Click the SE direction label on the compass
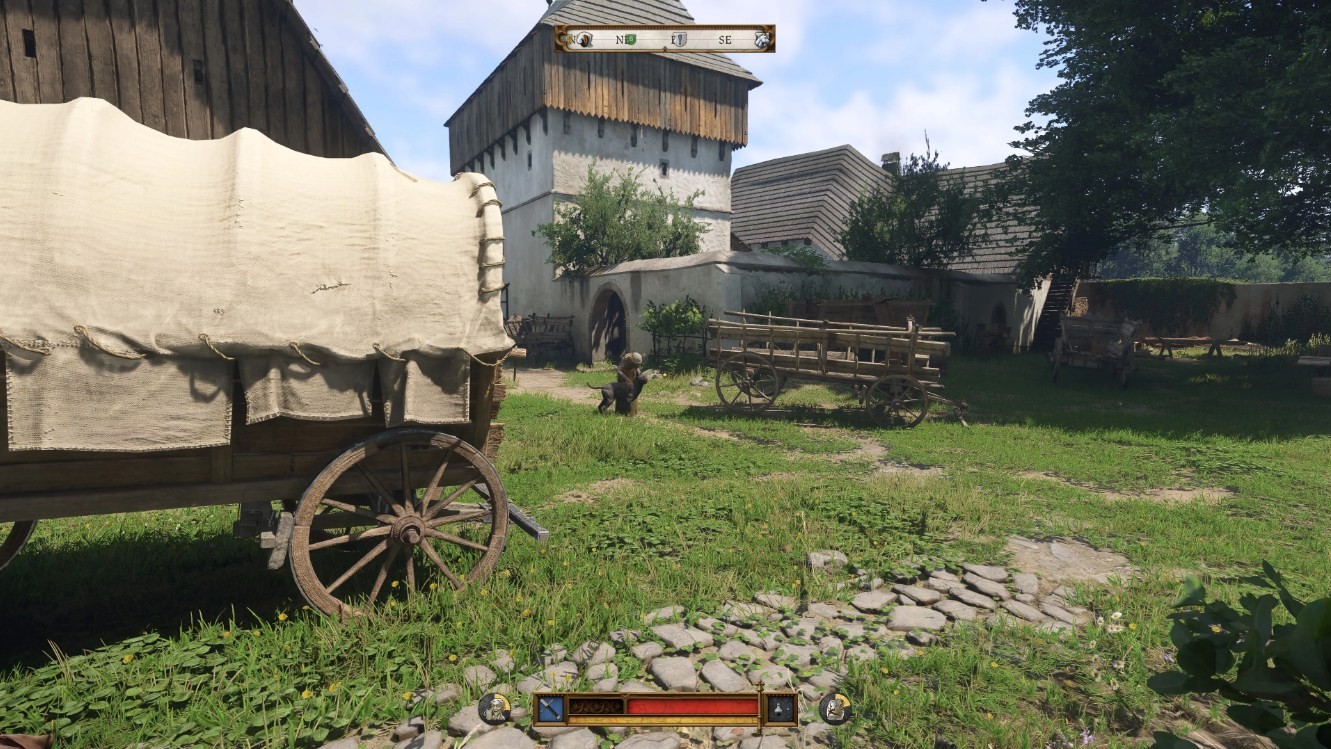 click(725, 40)
